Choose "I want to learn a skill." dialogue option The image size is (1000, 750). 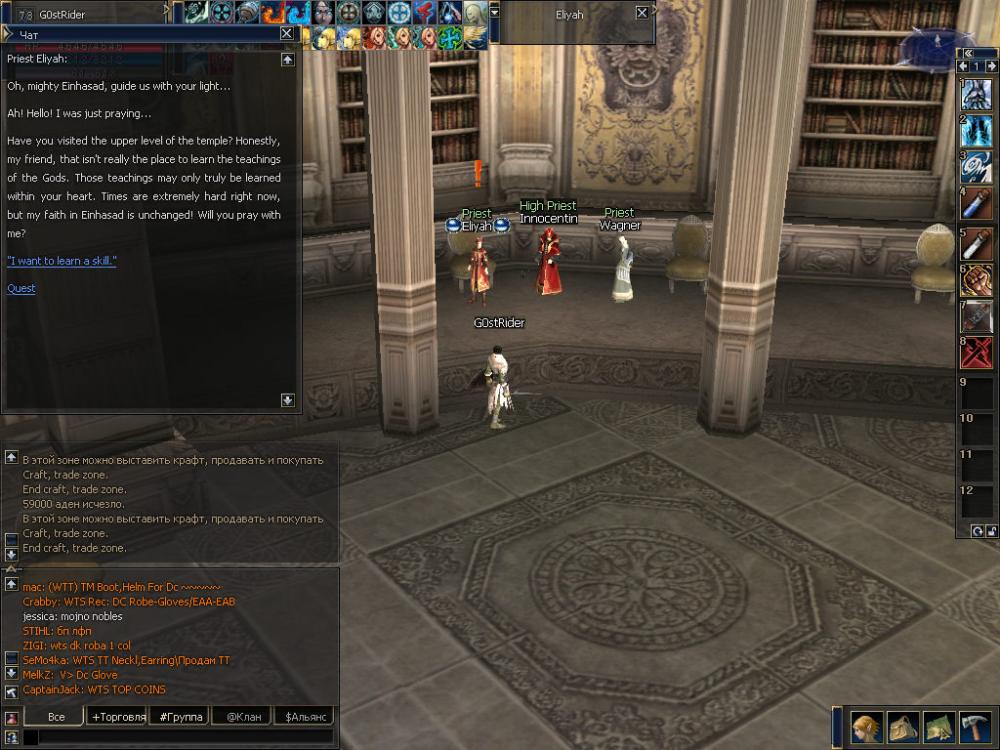coord(61,260)
